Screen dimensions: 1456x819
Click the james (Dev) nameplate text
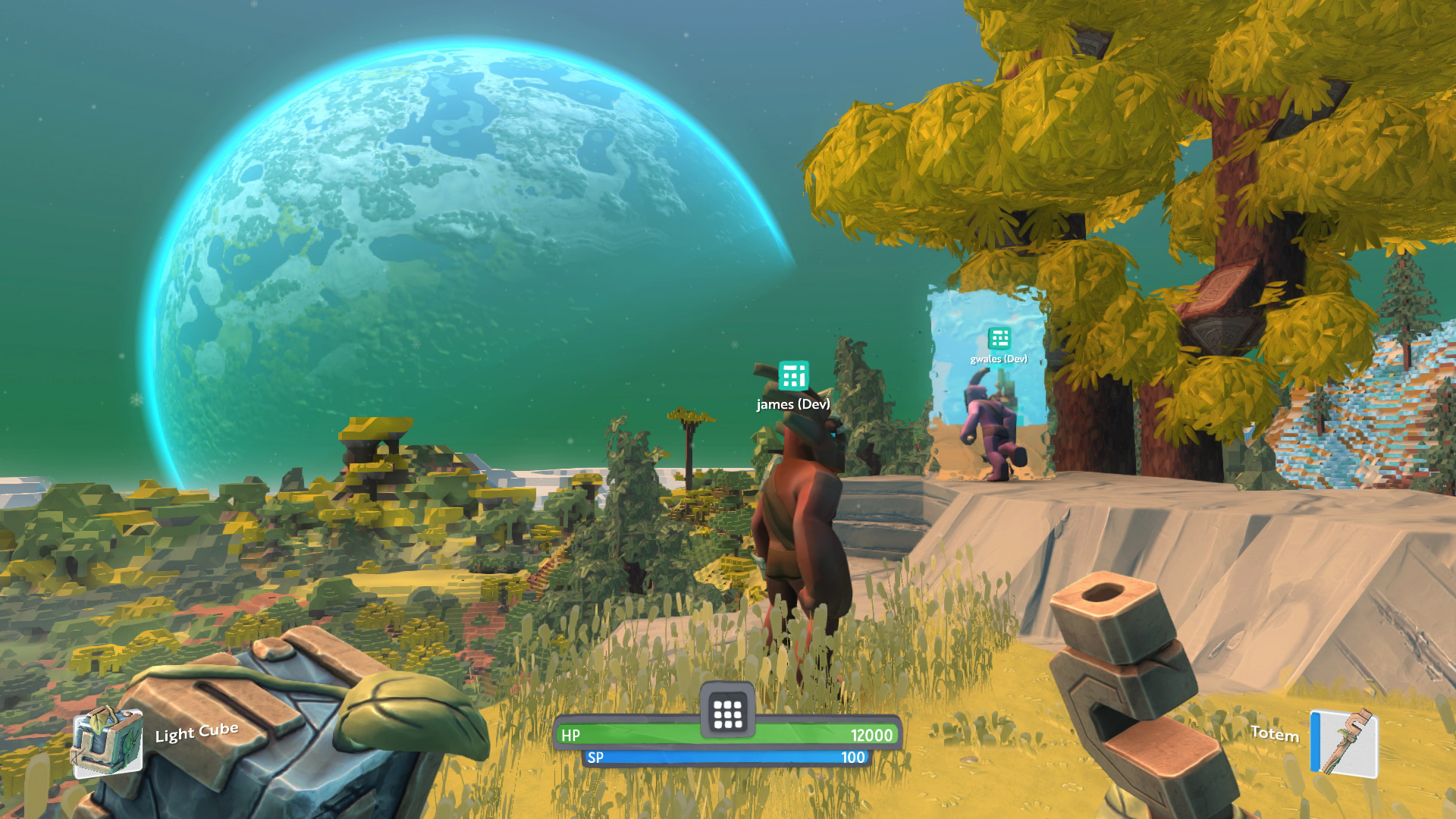coord(792,405)
